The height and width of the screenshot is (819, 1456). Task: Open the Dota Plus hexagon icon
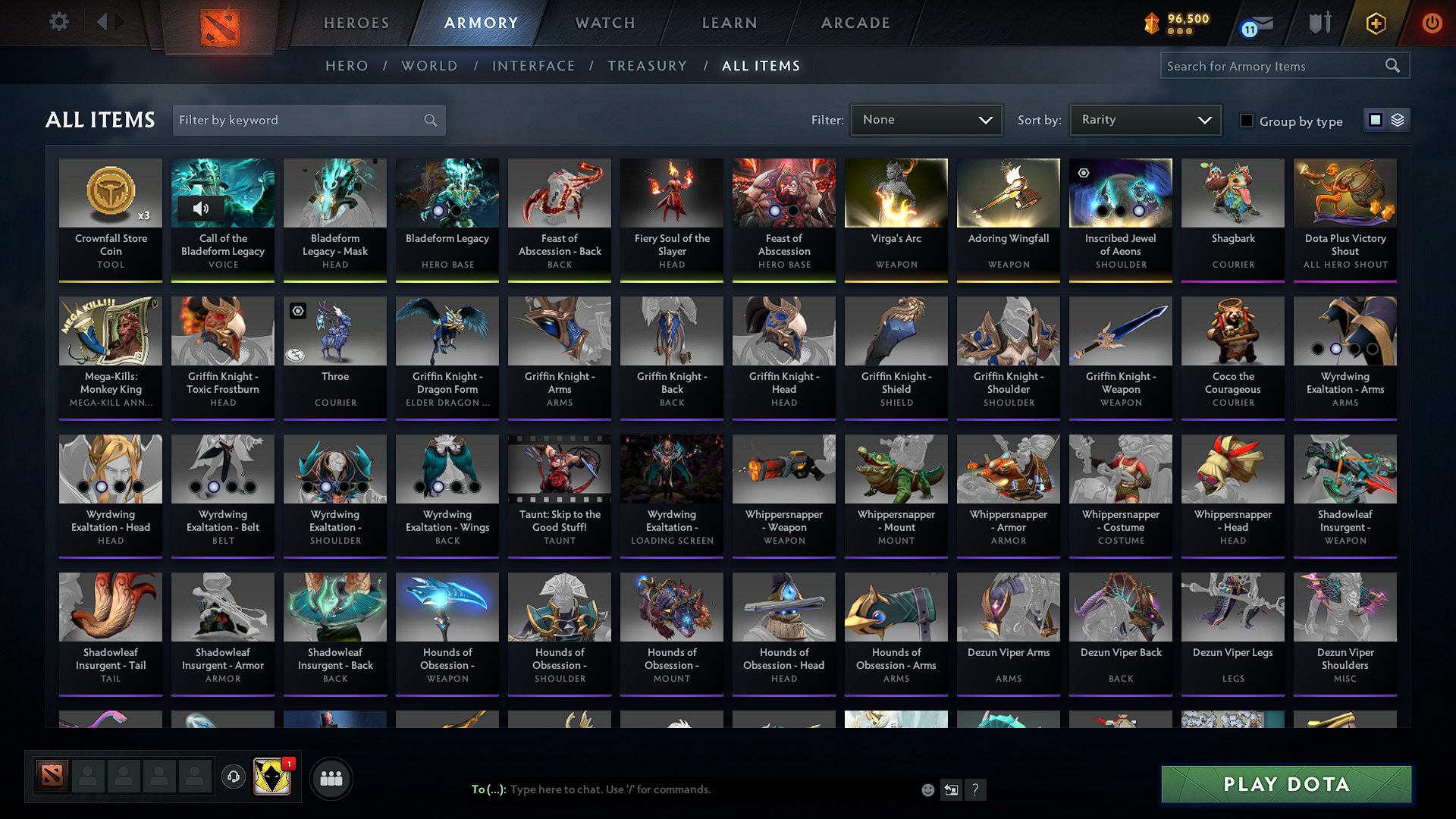(1375, 23)
